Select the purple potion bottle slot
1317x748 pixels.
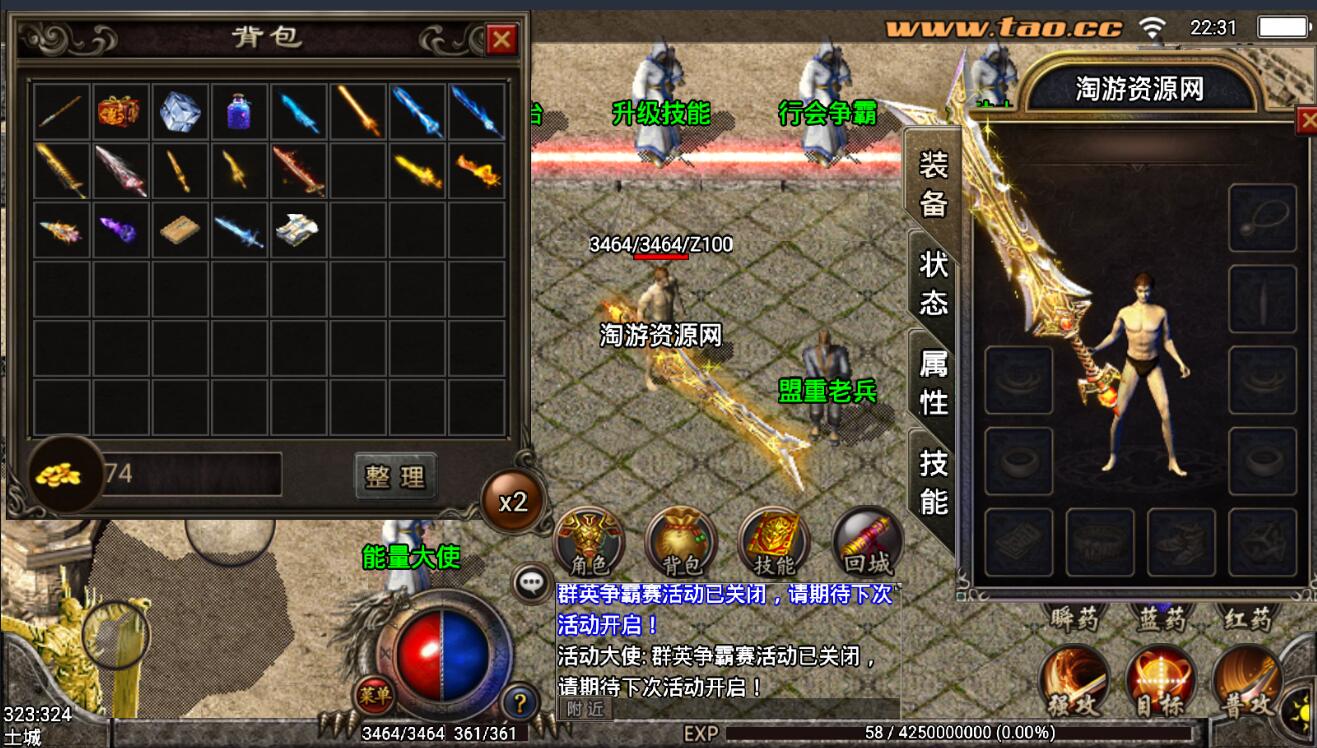pyautogui.click(x=239, y=111)
